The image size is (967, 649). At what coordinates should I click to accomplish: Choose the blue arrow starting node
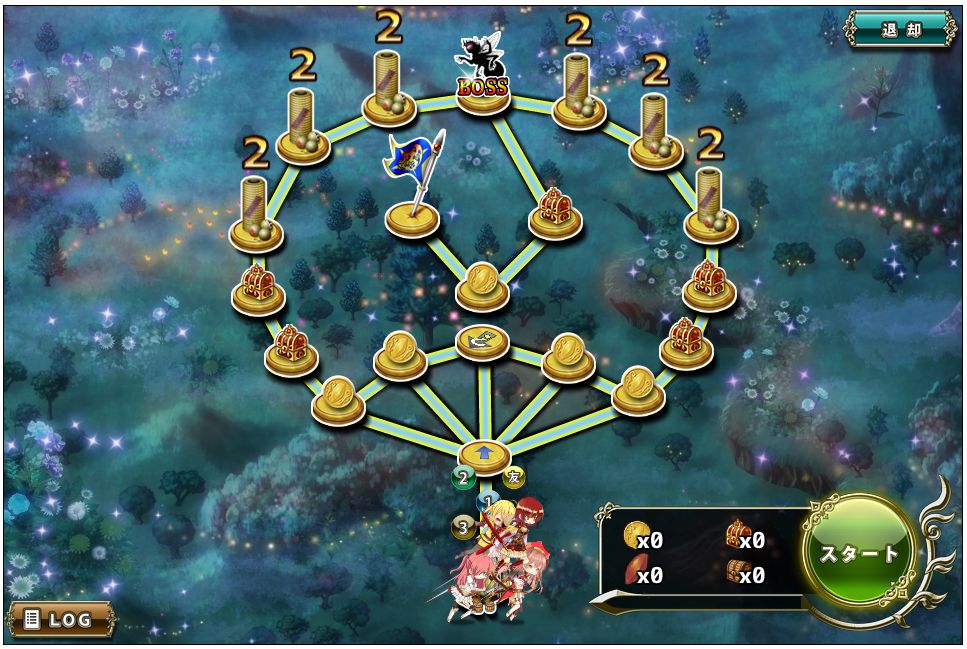pos(485,455)
